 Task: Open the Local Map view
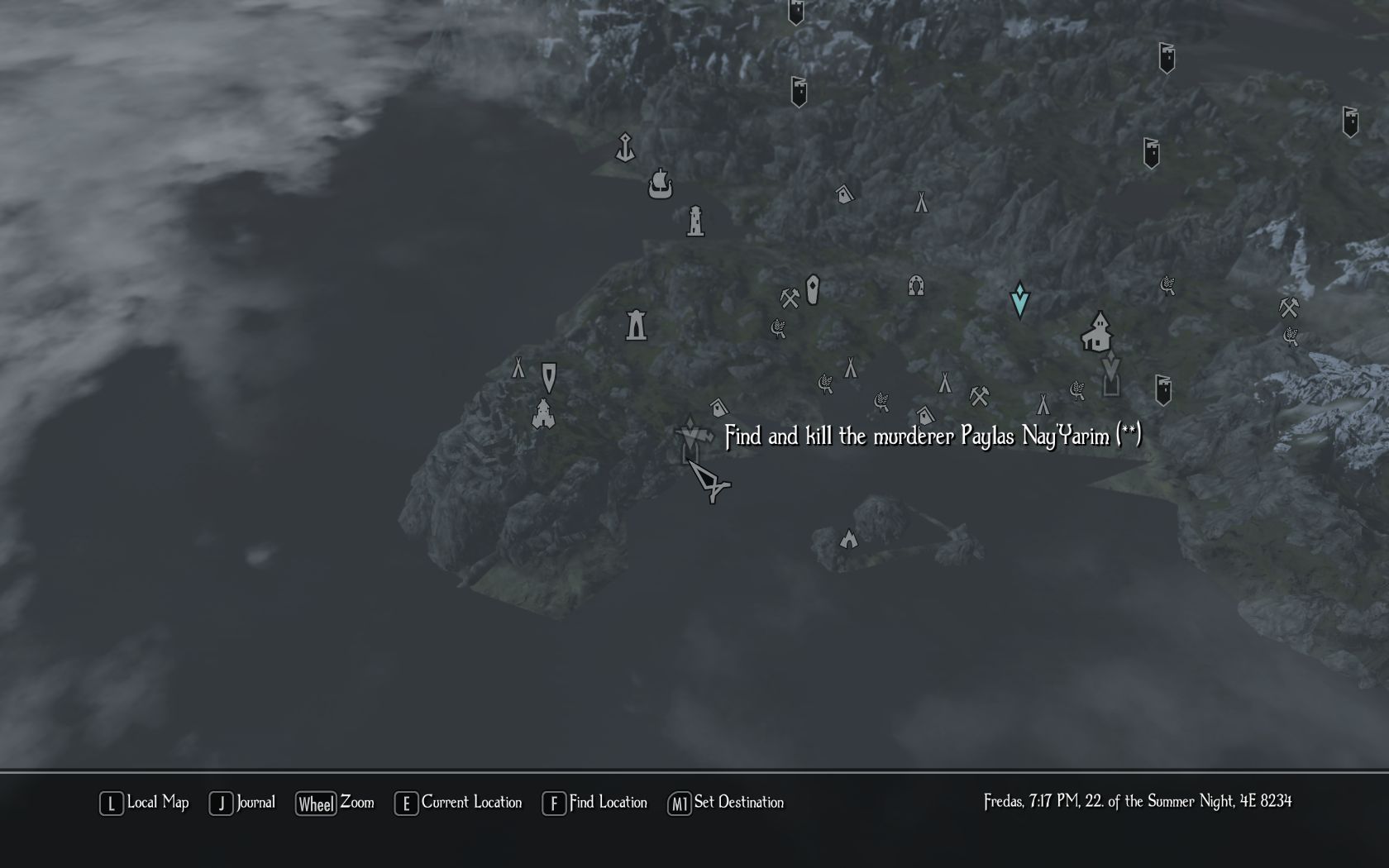point(145,803)
